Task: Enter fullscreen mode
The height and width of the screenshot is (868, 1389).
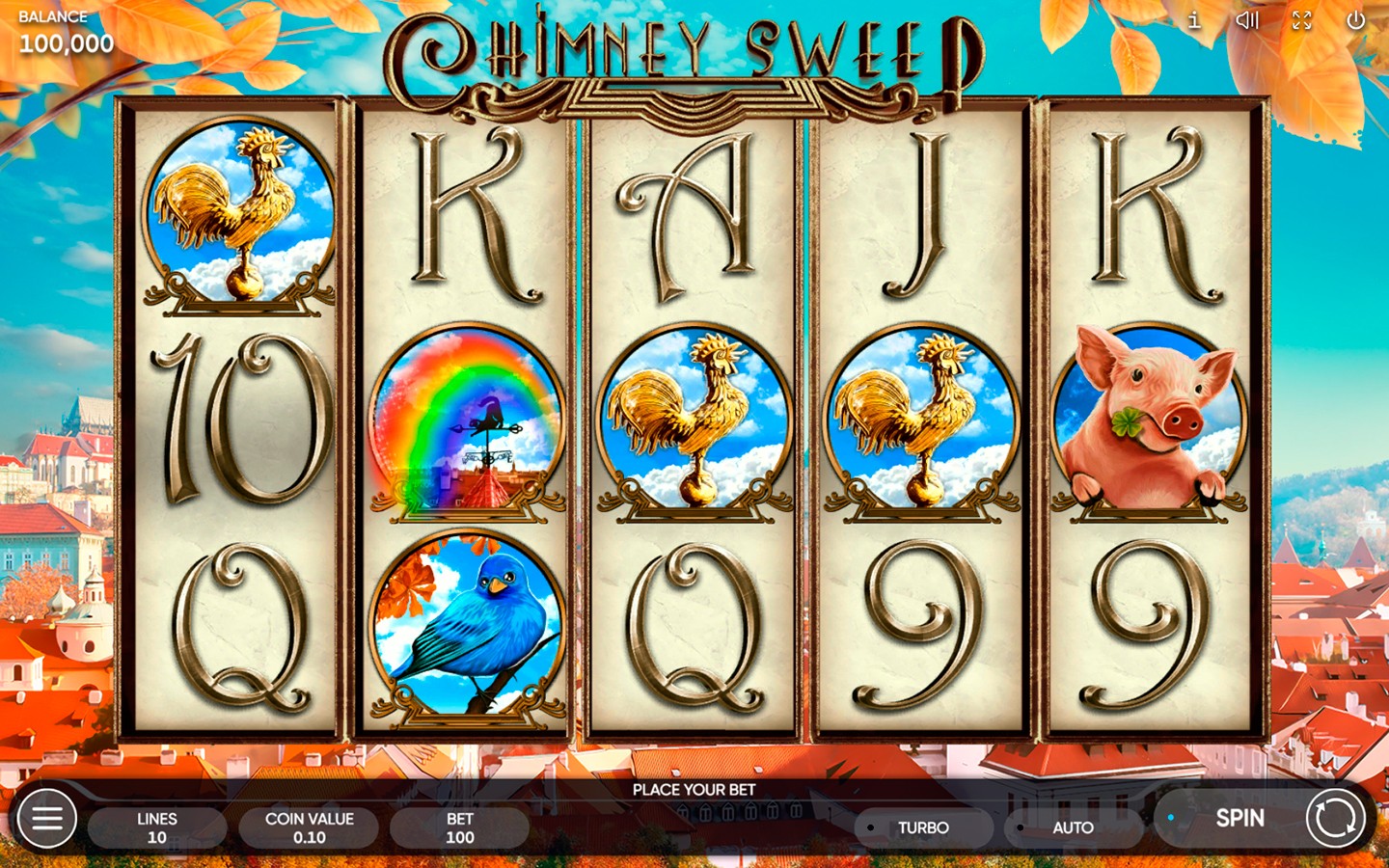Action: click(1301, 20)
